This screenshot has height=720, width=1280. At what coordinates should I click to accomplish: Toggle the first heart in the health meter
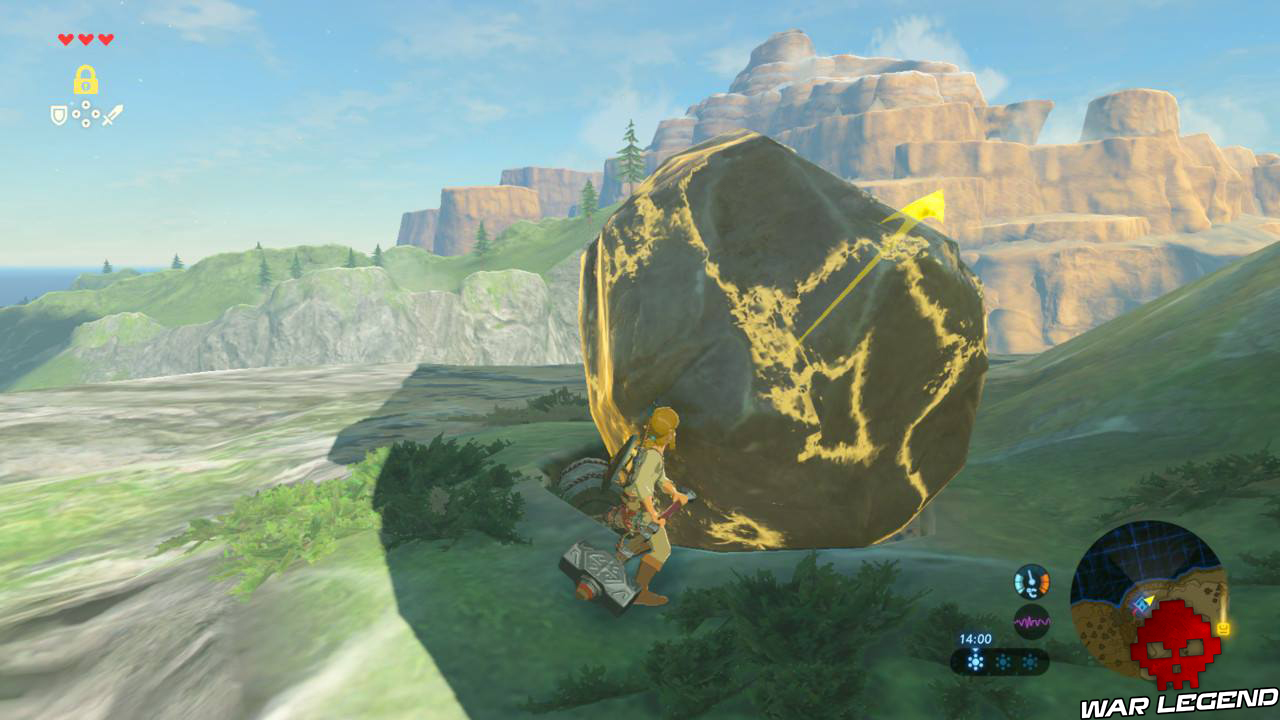coord(66,39)
